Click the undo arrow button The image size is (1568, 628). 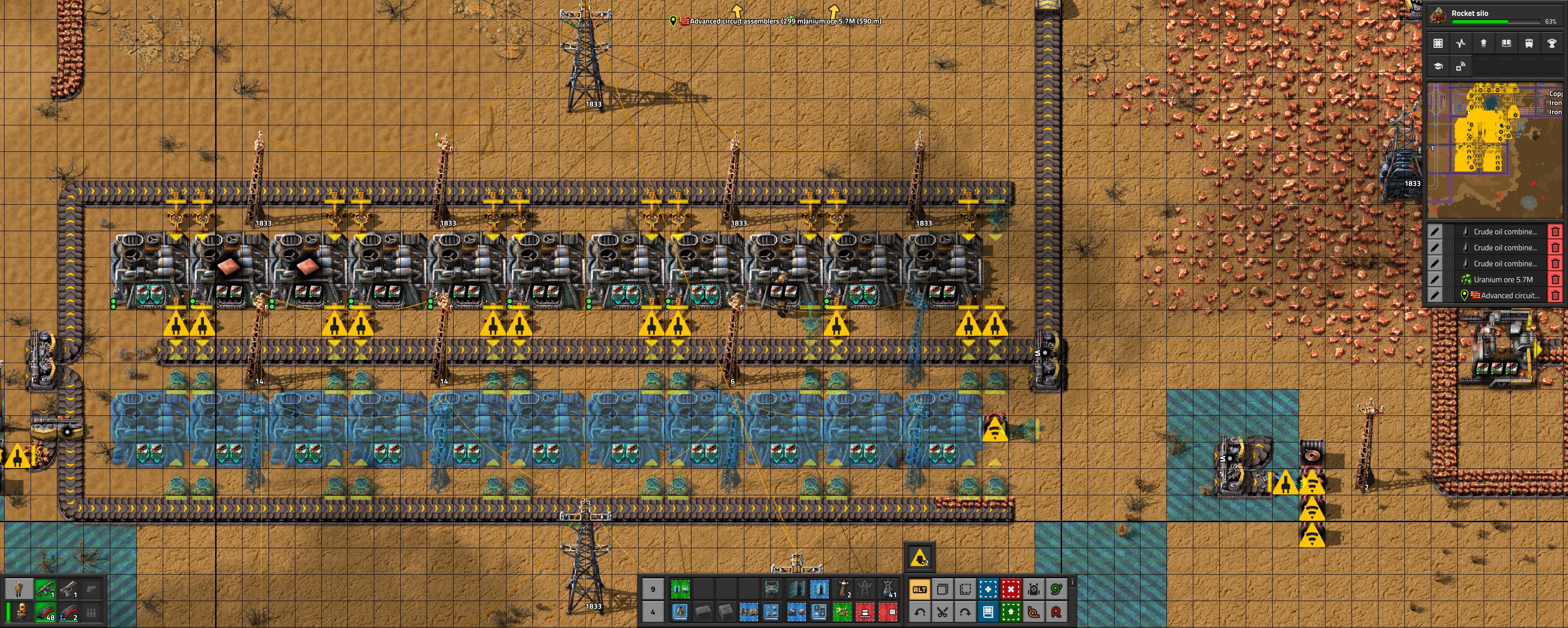point(919,612)
